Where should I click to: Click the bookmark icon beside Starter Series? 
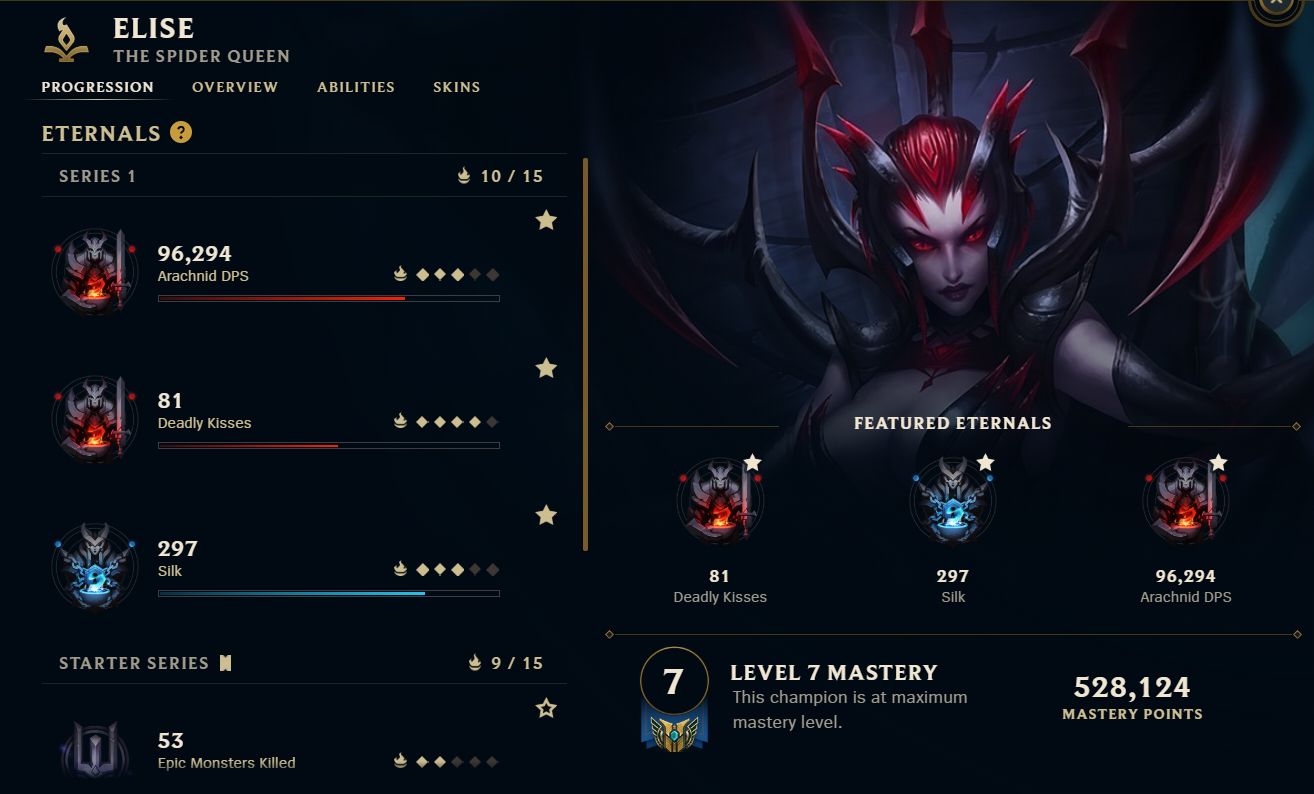225,661
